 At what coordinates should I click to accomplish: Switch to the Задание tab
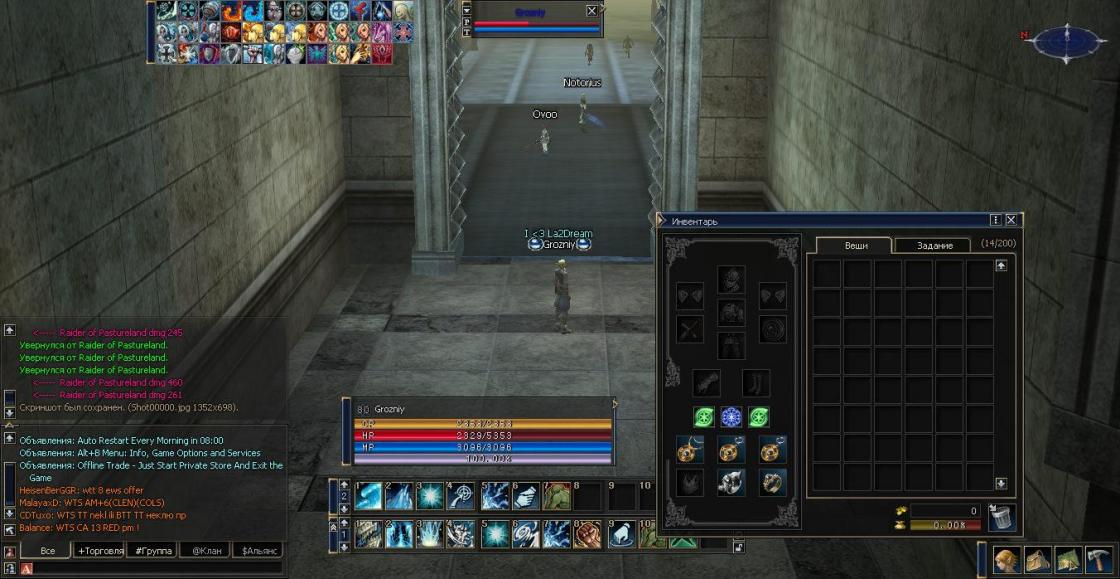coord(933,245)
